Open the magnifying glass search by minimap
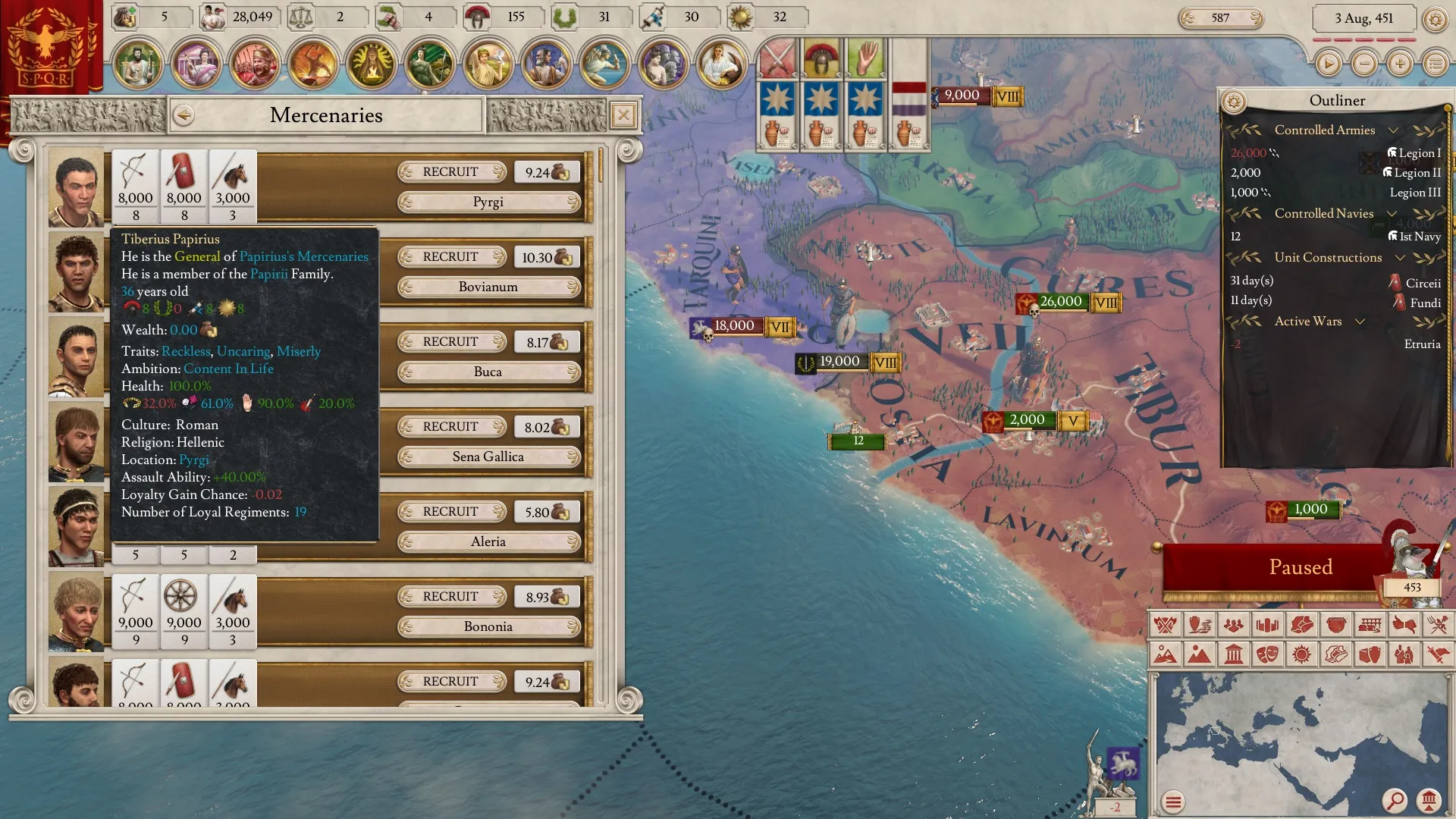This screenshot has width=1456, height=819. point(1394,800)
